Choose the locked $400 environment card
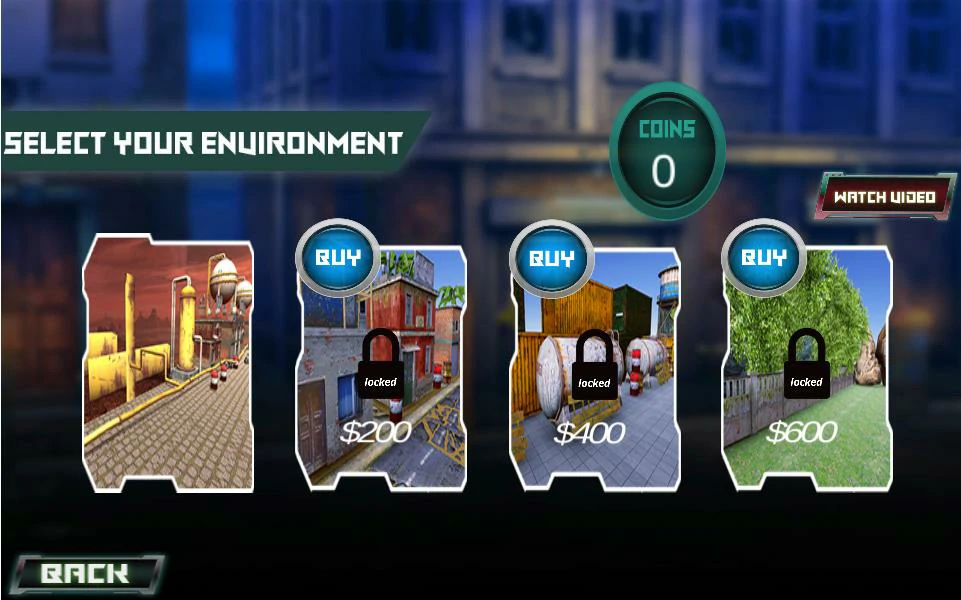Viewport: 961px width, 600px height. point(596,390)
